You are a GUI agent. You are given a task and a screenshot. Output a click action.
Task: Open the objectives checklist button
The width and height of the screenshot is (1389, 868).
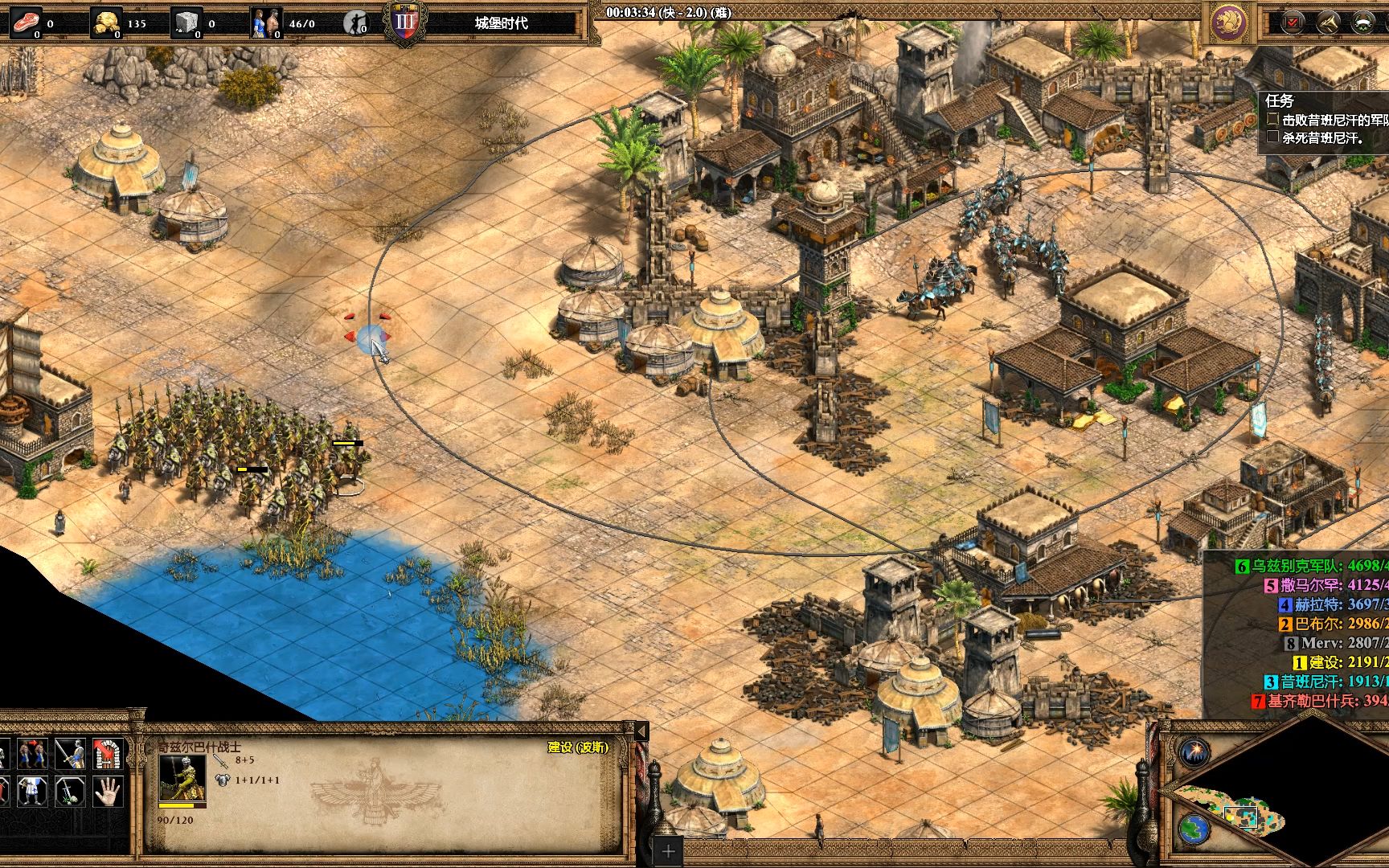click(1293, 23)
